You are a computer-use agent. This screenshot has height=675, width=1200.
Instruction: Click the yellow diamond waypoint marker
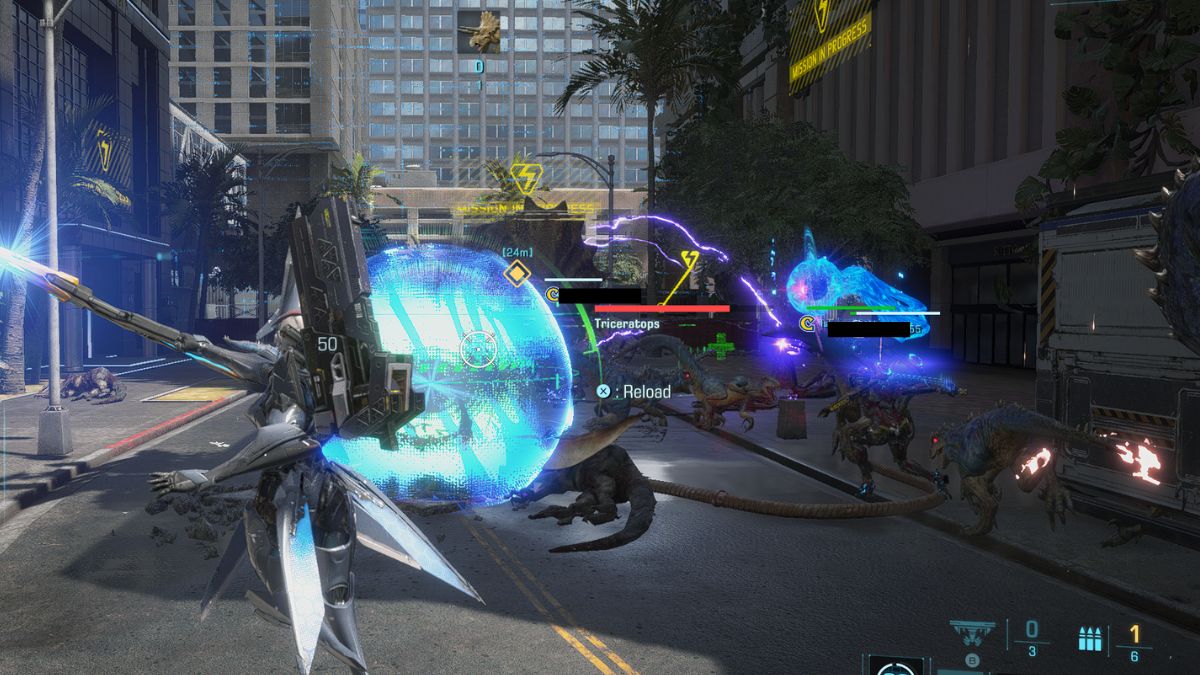click(516, 273)
